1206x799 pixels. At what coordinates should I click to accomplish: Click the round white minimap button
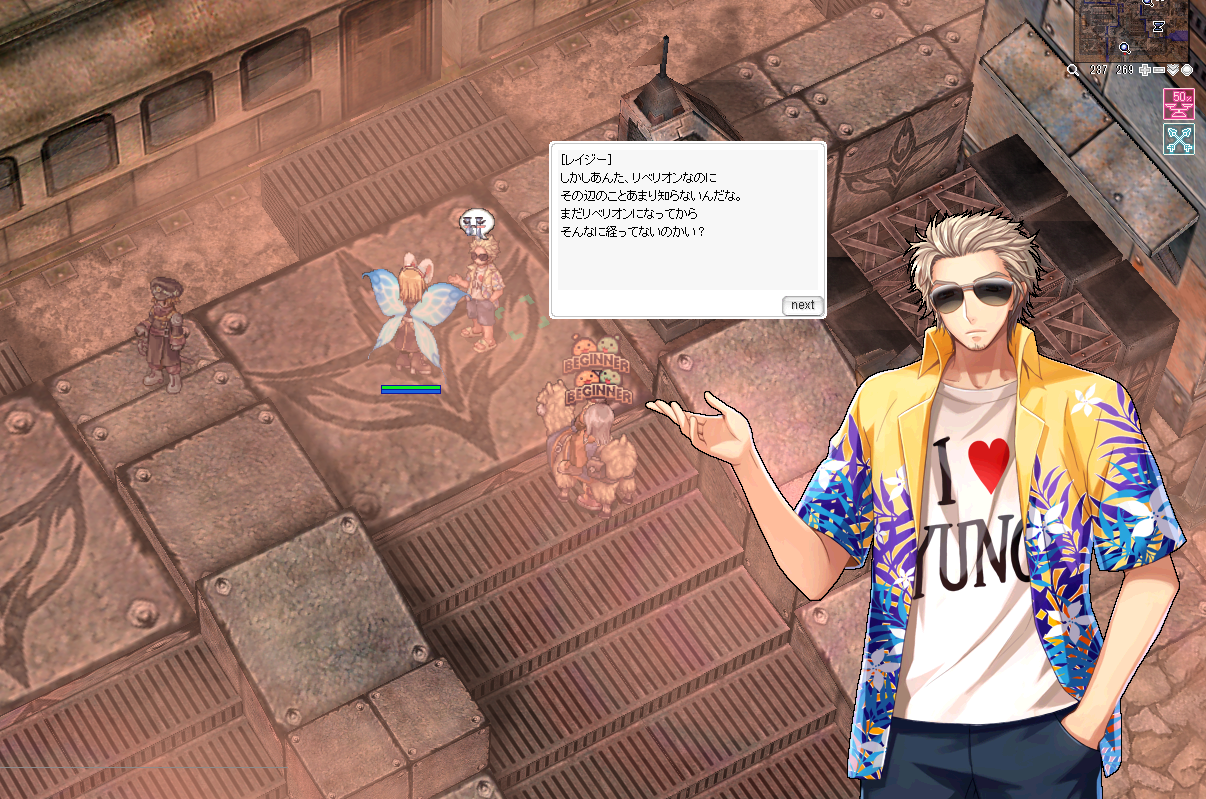(x=1187, y=70)
